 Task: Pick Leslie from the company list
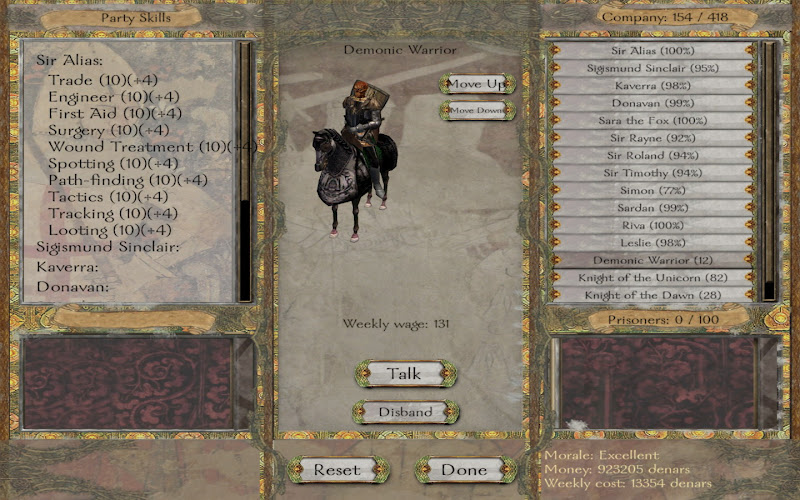point(652,243)
